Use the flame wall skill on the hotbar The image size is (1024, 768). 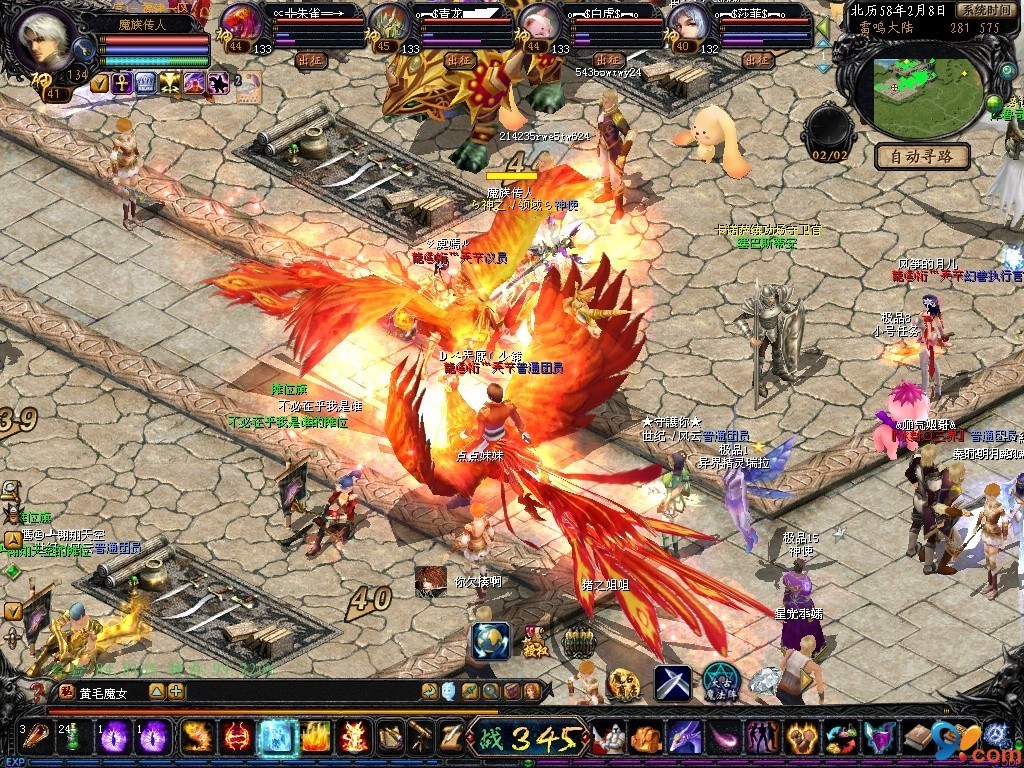click(315, 738)
